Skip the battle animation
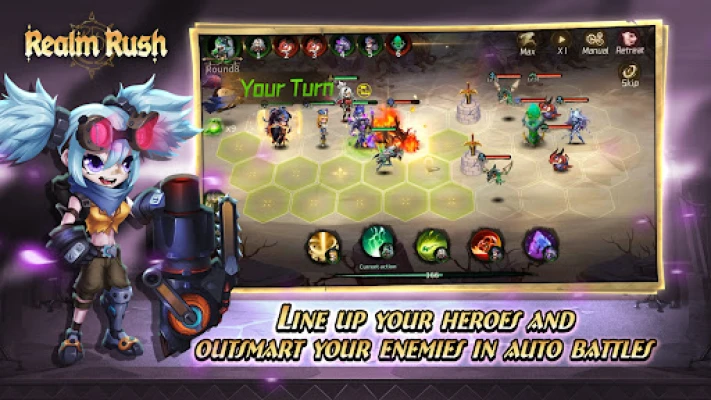Image resolution: width=711 pixels, height=400 pixels. coord(628,75)
